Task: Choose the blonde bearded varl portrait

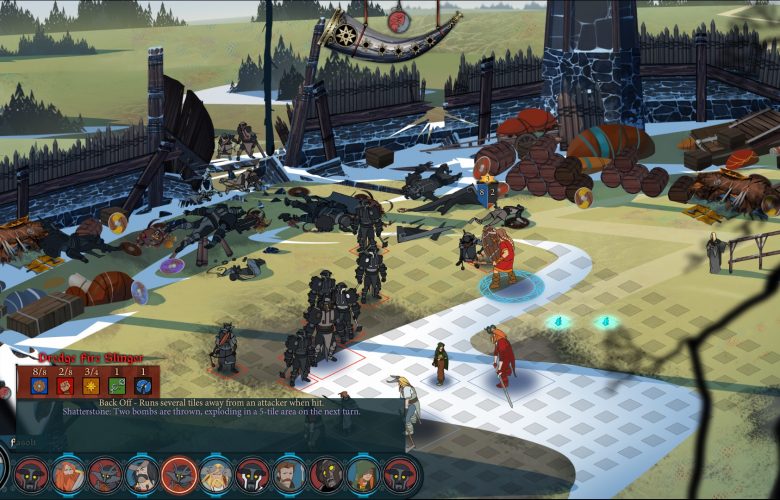Action: pyautogui.click(x=216, y=475)
